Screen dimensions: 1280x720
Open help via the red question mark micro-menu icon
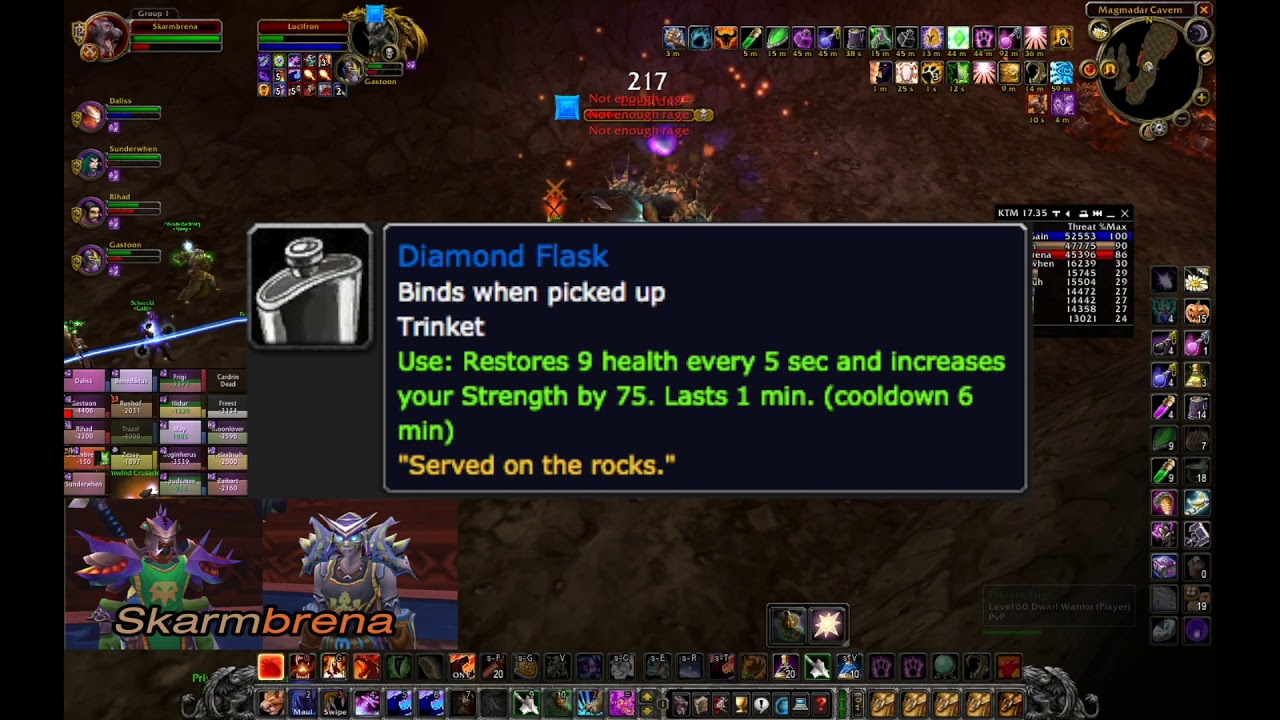tap(821, 703)
